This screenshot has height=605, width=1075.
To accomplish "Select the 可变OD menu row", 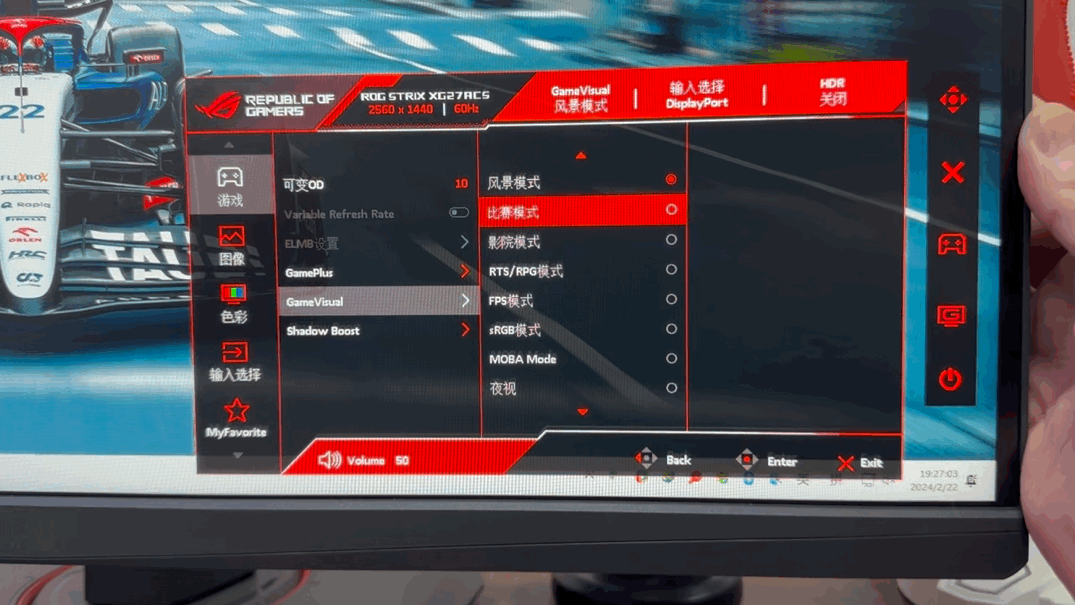I will (x=376, y=184).
